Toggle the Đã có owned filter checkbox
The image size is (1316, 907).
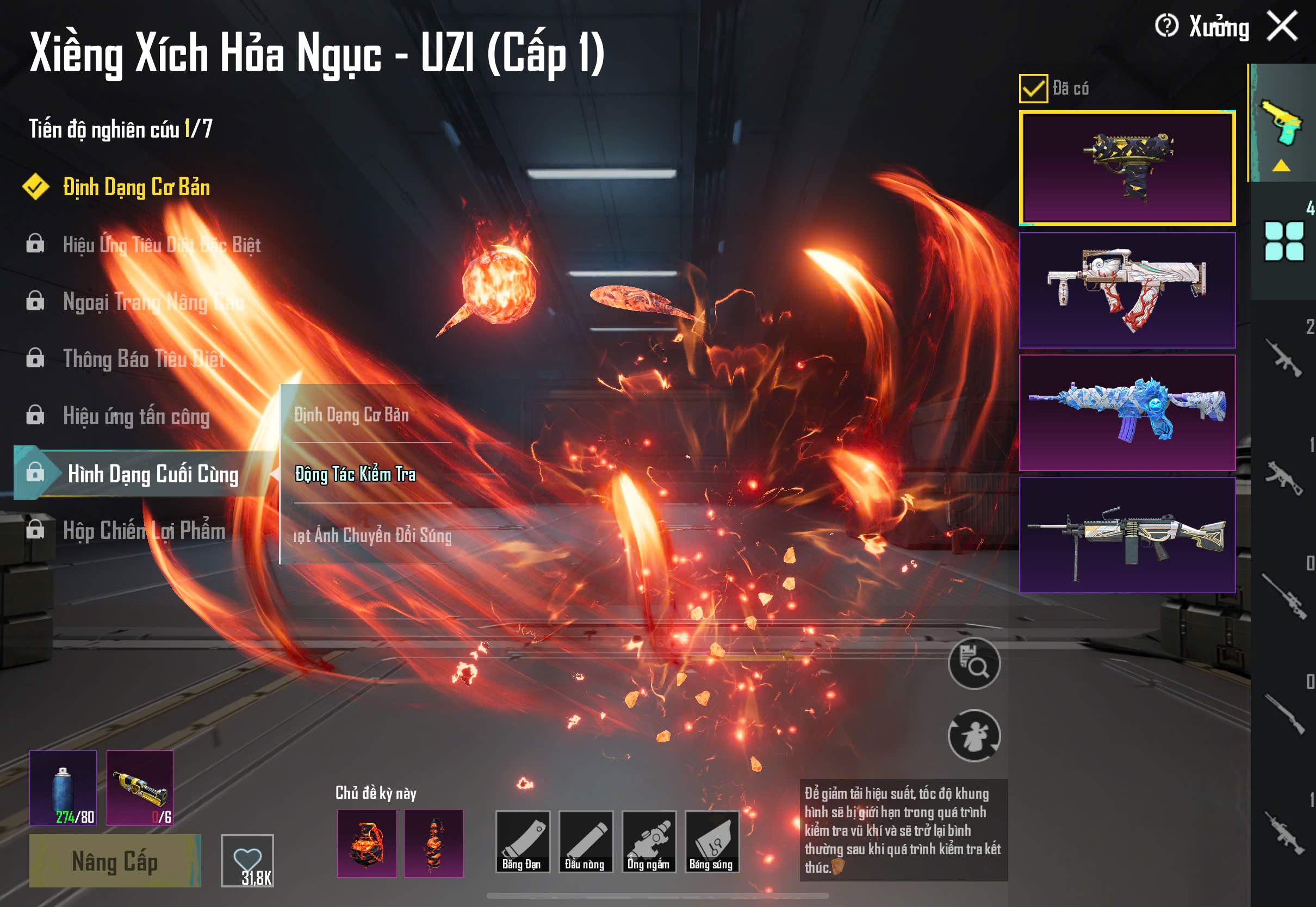(x=1033, y=89)
